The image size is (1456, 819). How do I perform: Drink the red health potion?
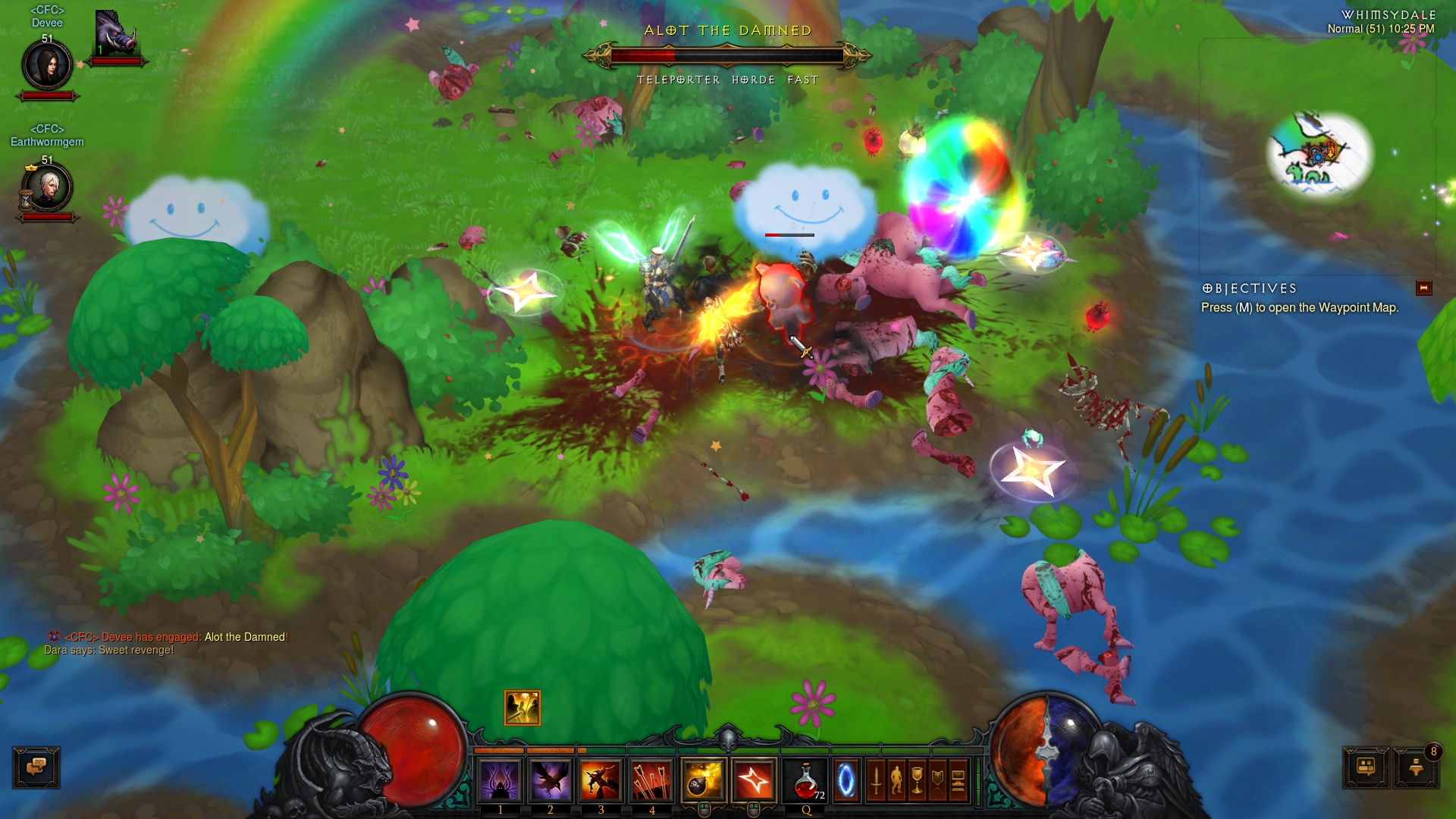[806, 780]
